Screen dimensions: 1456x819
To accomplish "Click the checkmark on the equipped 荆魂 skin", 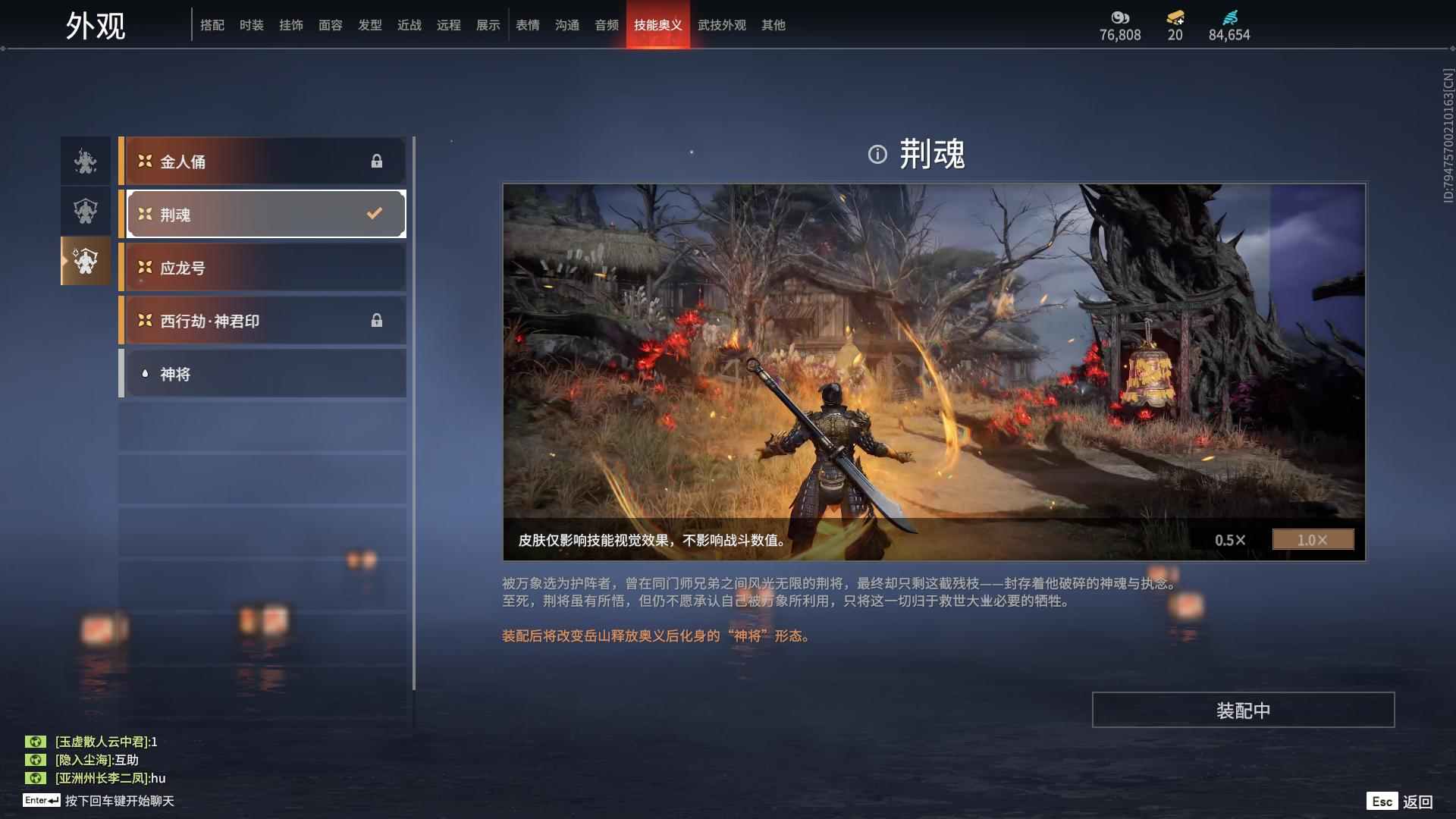I will 373,213.
